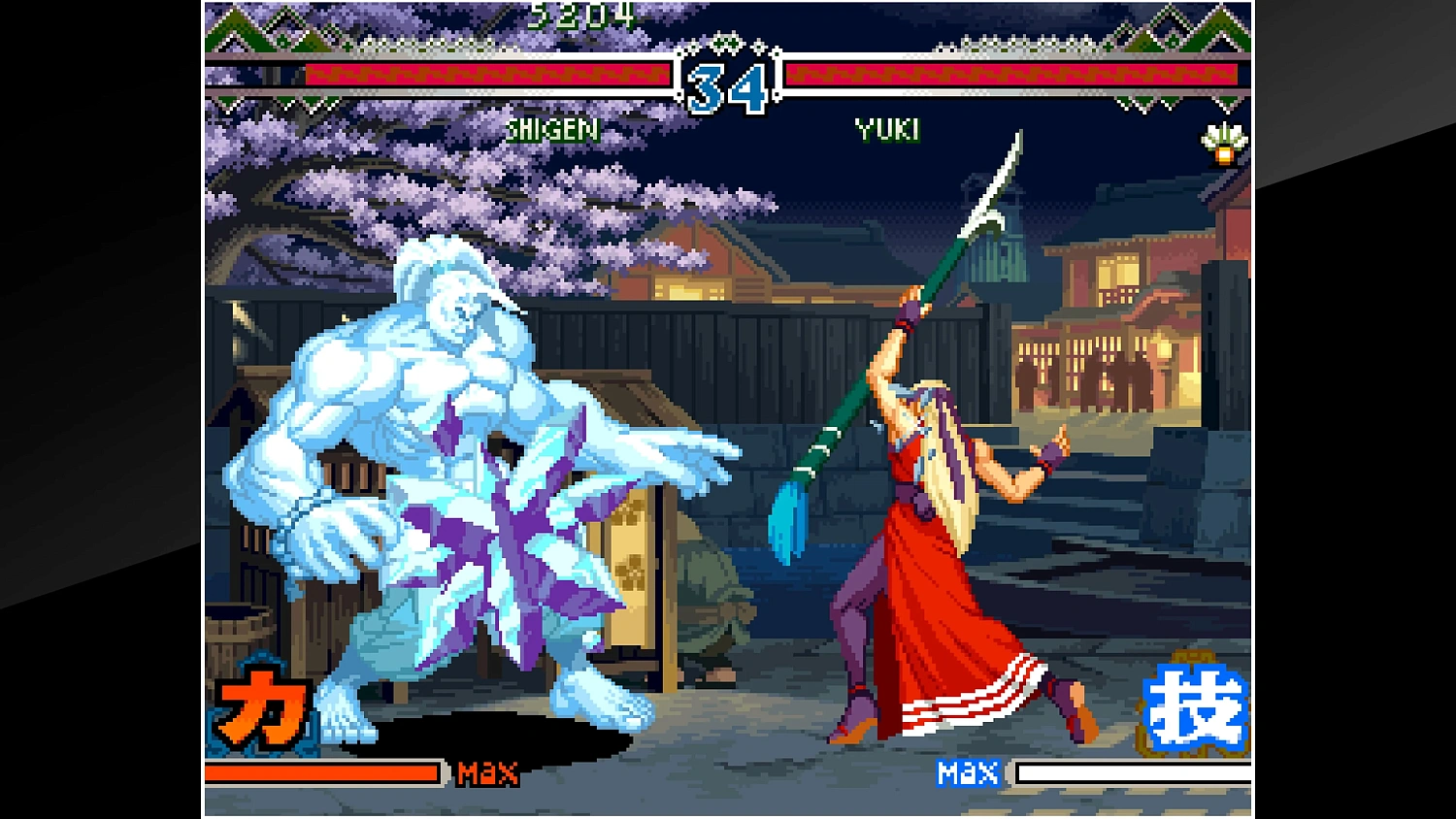Select the YUKI name label
The image size is (1456, 819).
point(886,127)
